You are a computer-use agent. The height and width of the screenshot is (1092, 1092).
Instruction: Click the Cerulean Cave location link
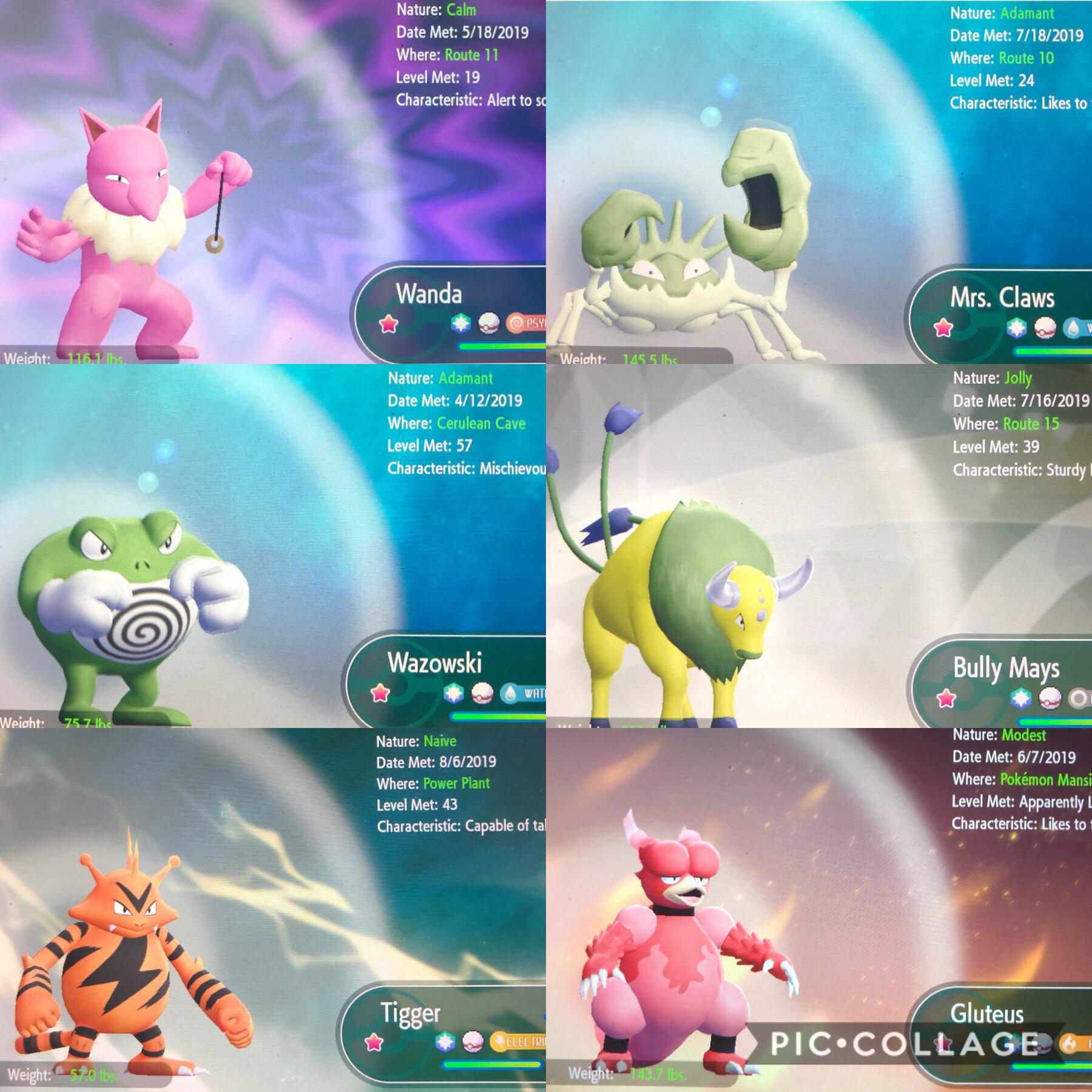[482, 424]
